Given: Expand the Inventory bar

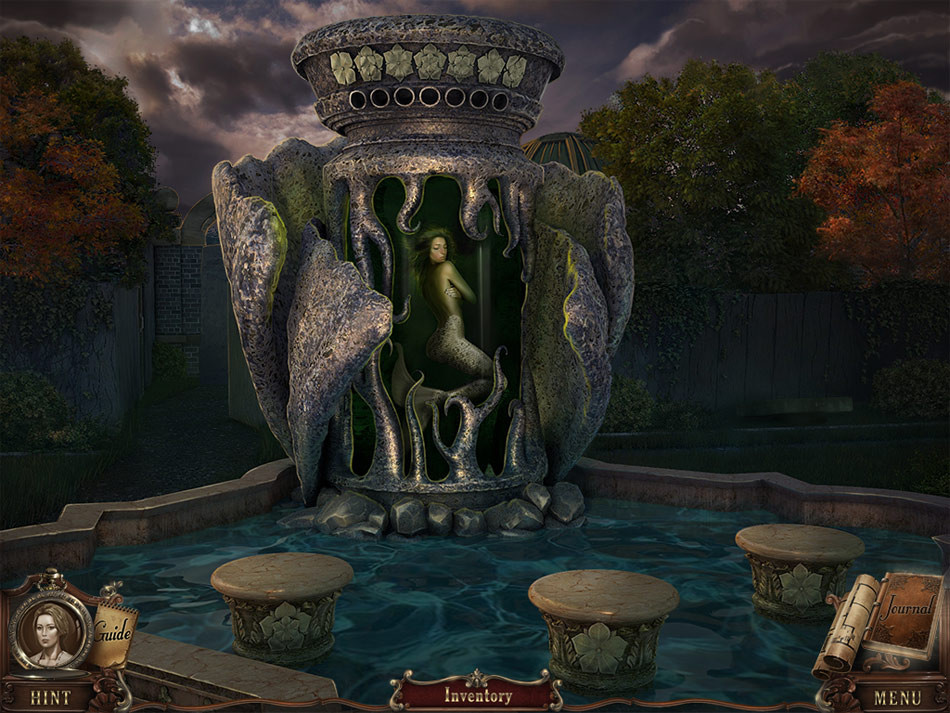Looking at the screenshot, I should [477, 695].
